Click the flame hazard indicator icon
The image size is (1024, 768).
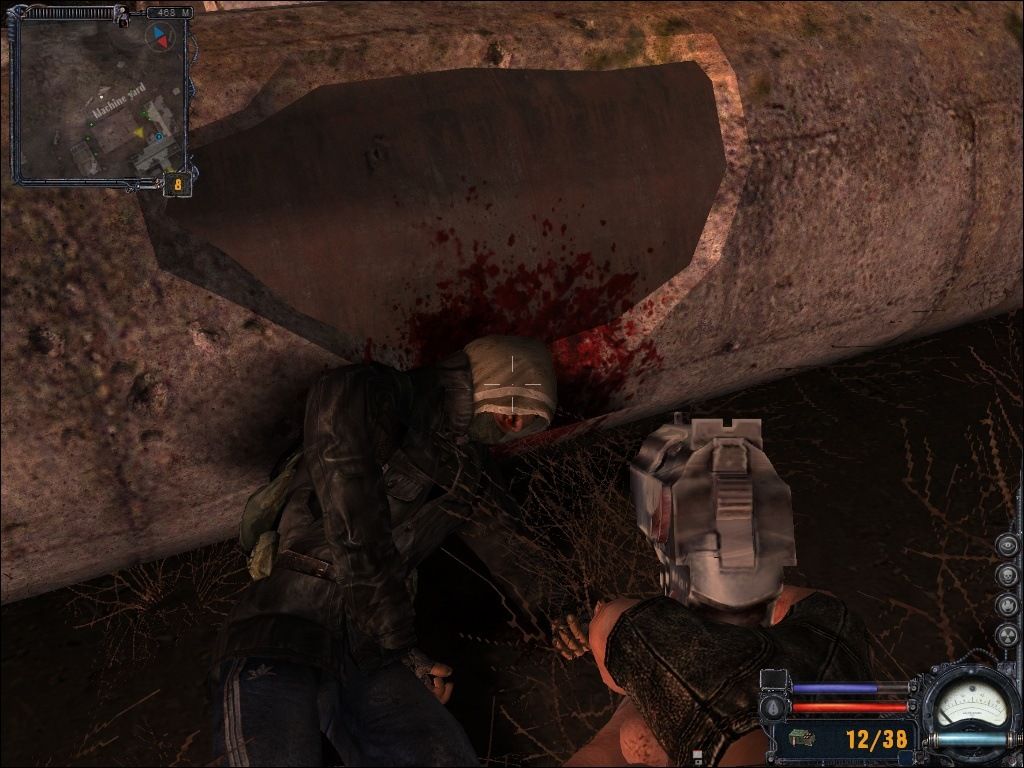1007,605
